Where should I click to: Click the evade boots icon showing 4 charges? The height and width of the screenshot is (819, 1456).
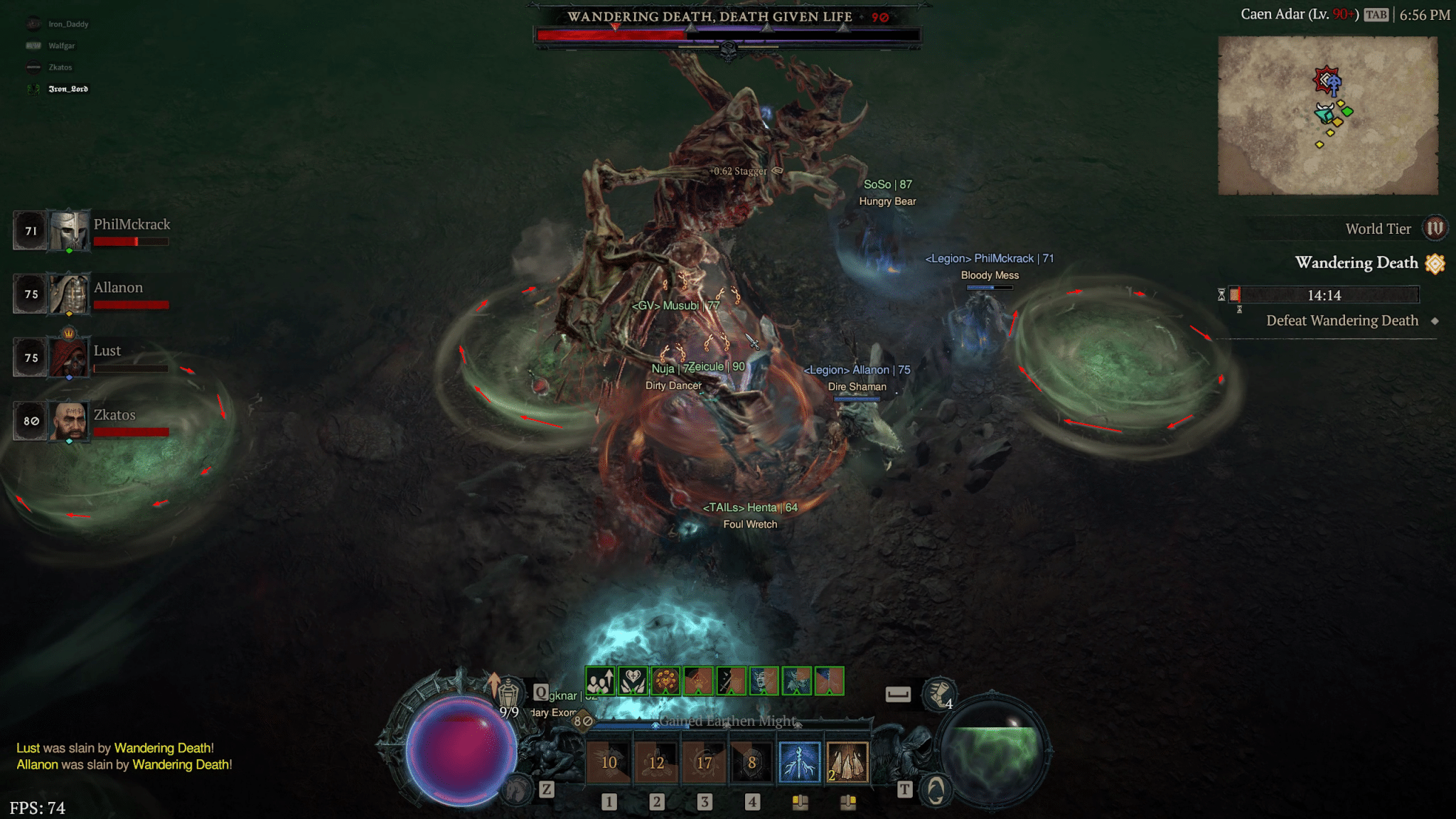coord(938,694)
